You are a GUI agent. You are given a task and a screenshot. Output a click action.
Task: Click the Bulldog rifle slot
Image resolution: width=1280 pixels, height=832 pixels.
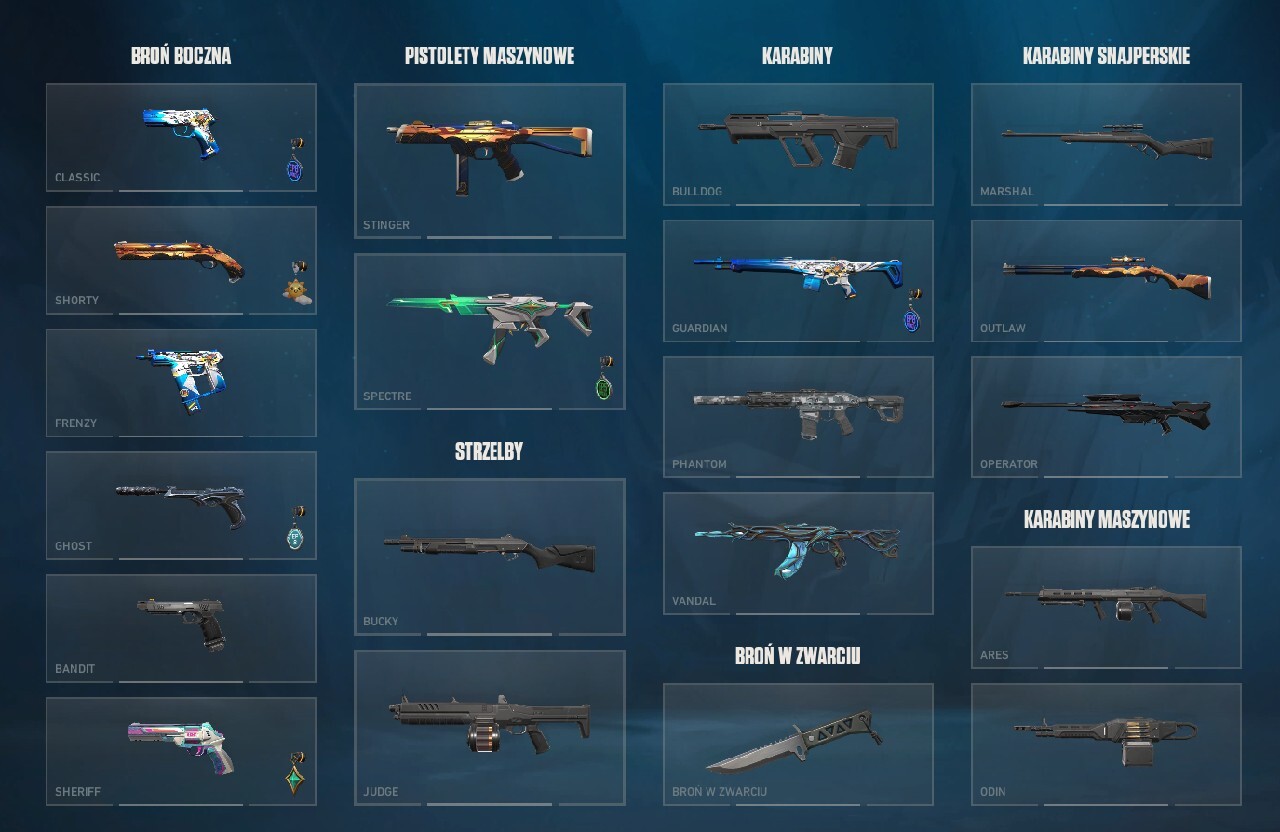[x=798, y=144]
